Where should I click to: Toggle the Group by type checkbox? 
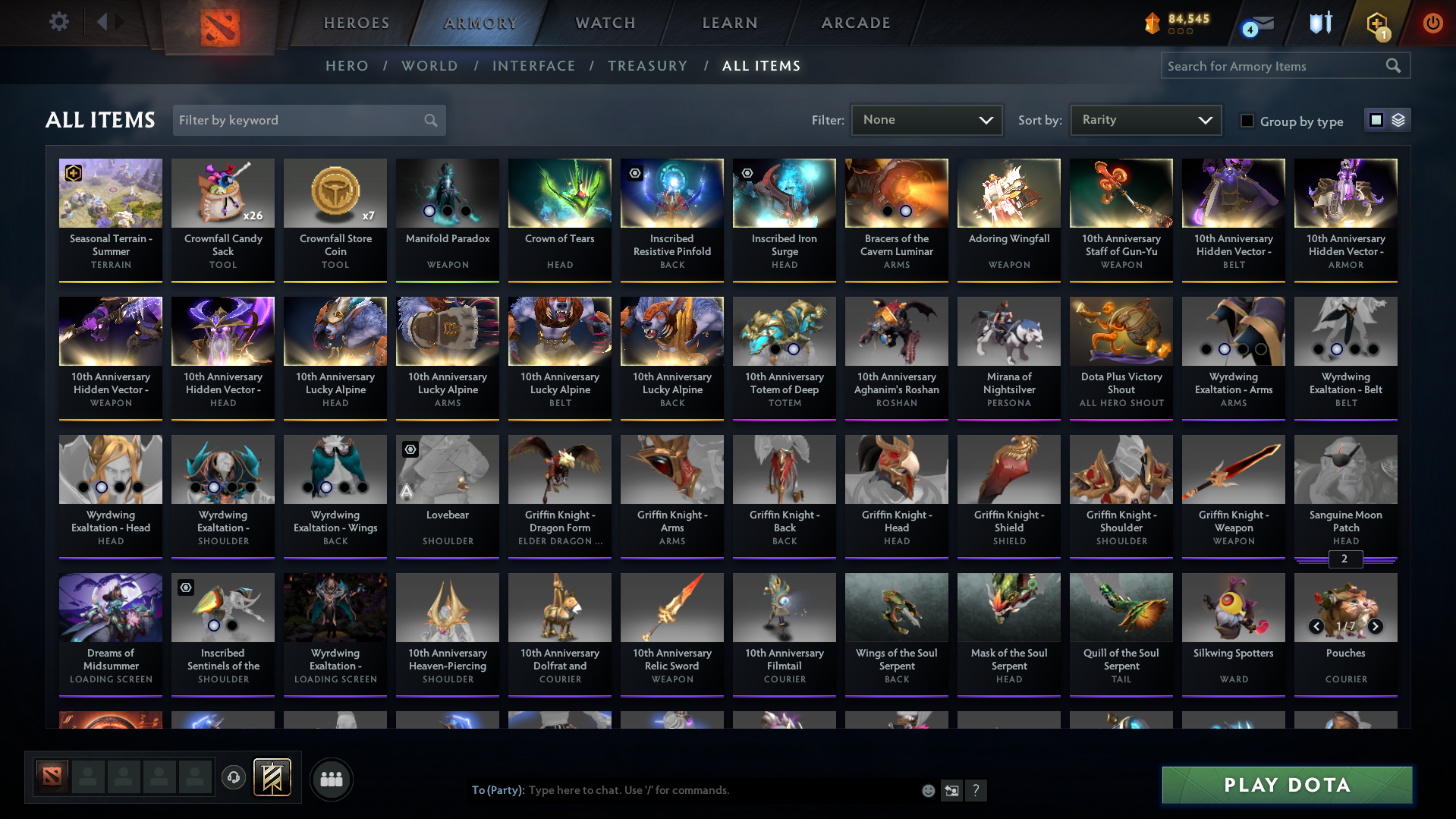coord(1247,121)
